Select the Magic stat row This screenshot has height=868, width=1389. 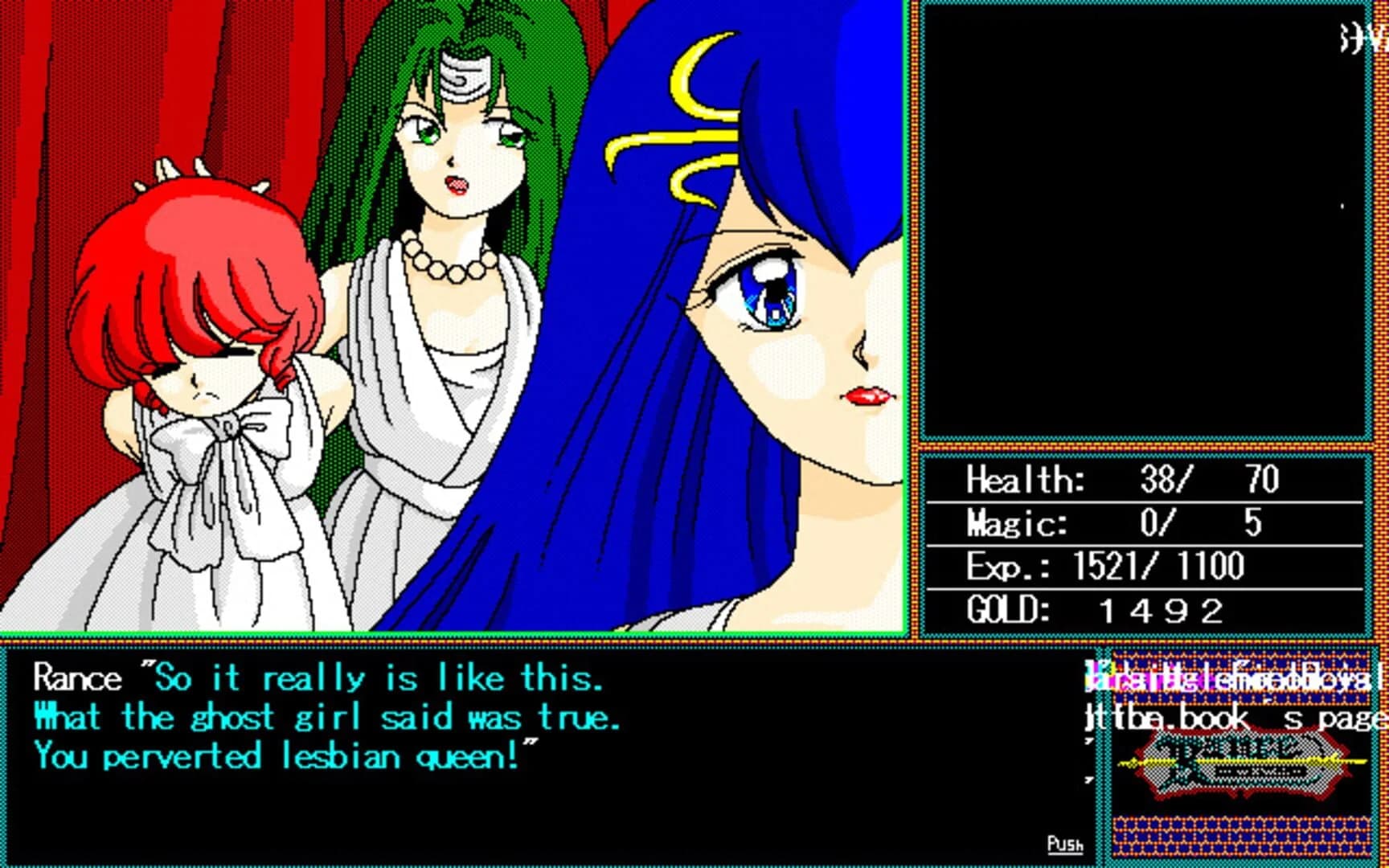point(1109,523)
